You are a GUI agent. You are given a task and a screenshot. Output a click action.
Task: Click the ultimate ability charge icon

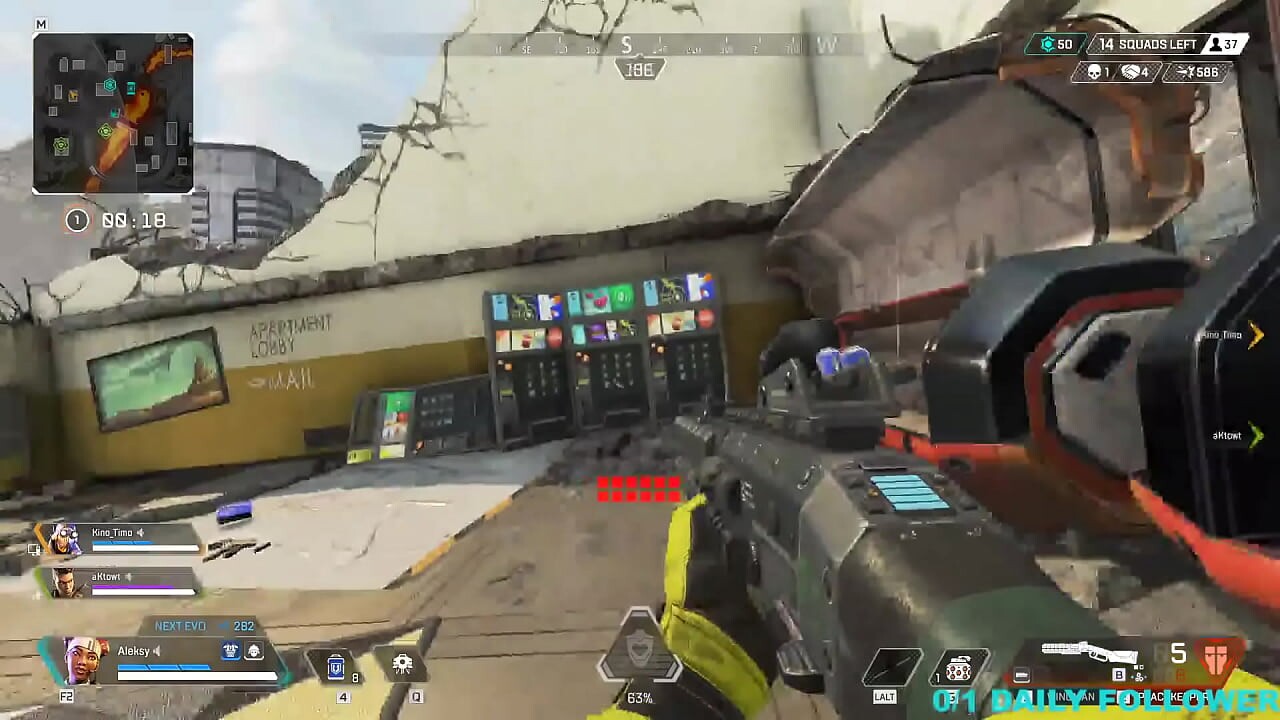click(x=639, y=655)
